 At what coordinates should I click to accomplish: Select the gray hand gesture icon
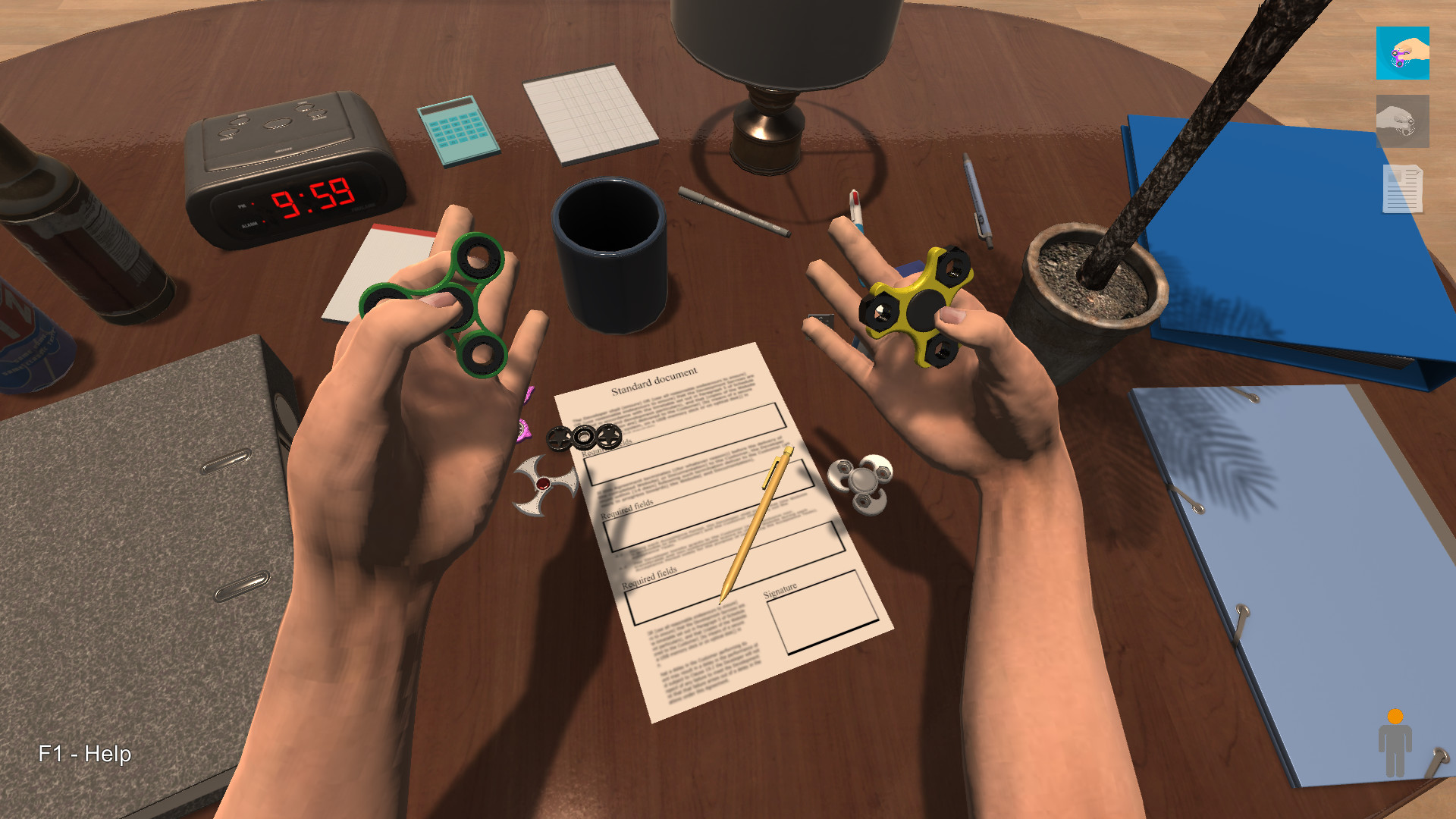[x=1402, y=122]
